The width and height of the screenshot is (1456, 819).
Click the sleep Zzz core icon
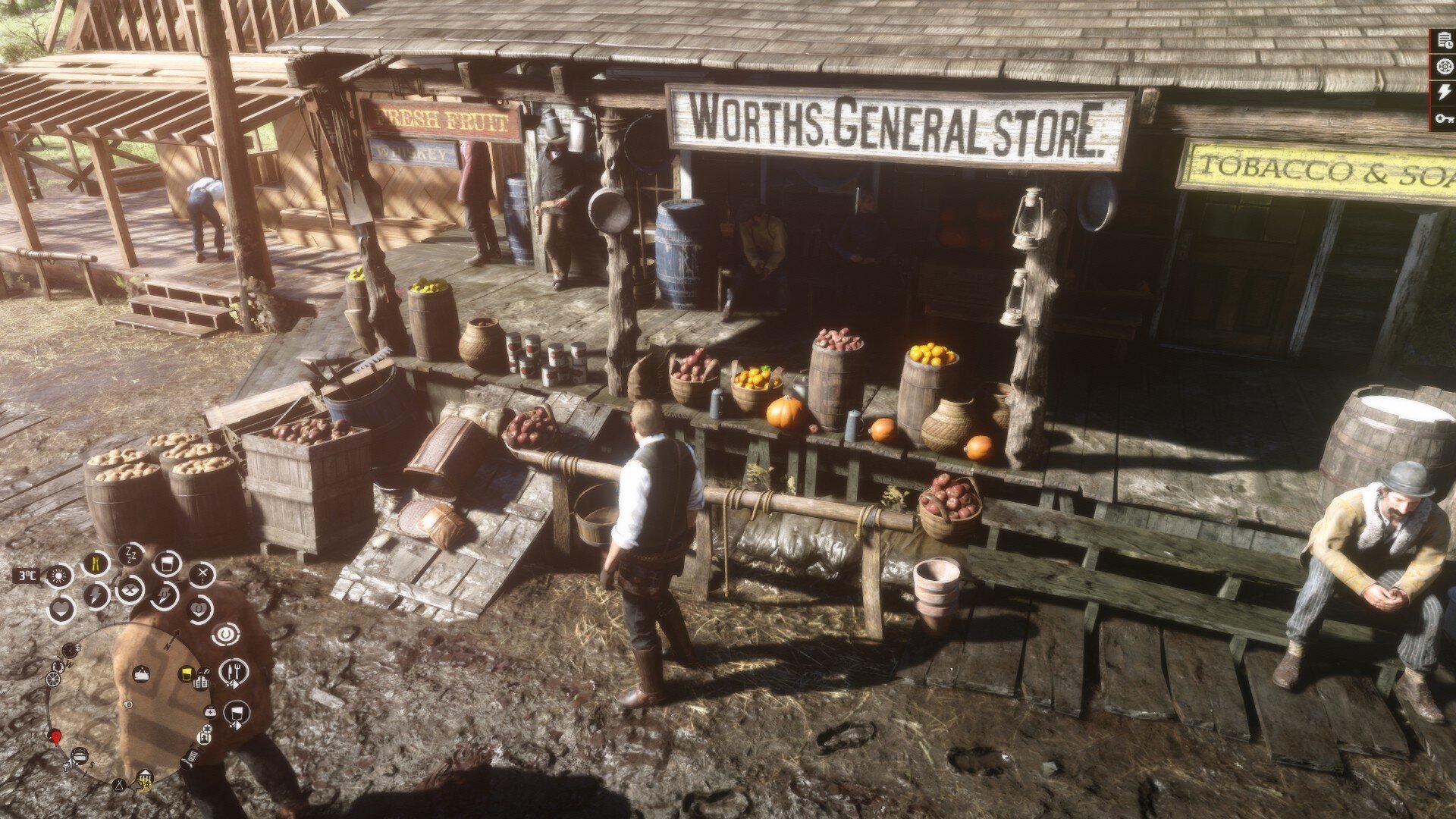[131, 554]
